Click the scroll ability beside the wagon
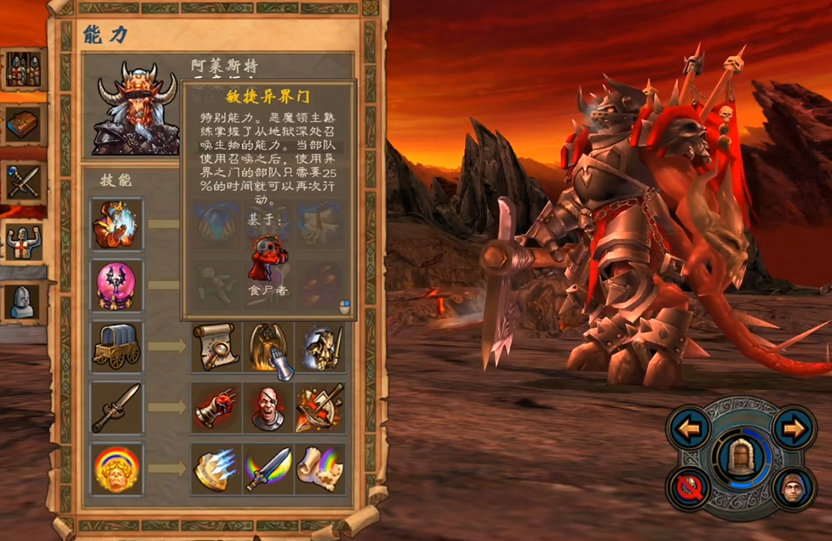Screen dimensions: 832x541 [x=214, y=346]
